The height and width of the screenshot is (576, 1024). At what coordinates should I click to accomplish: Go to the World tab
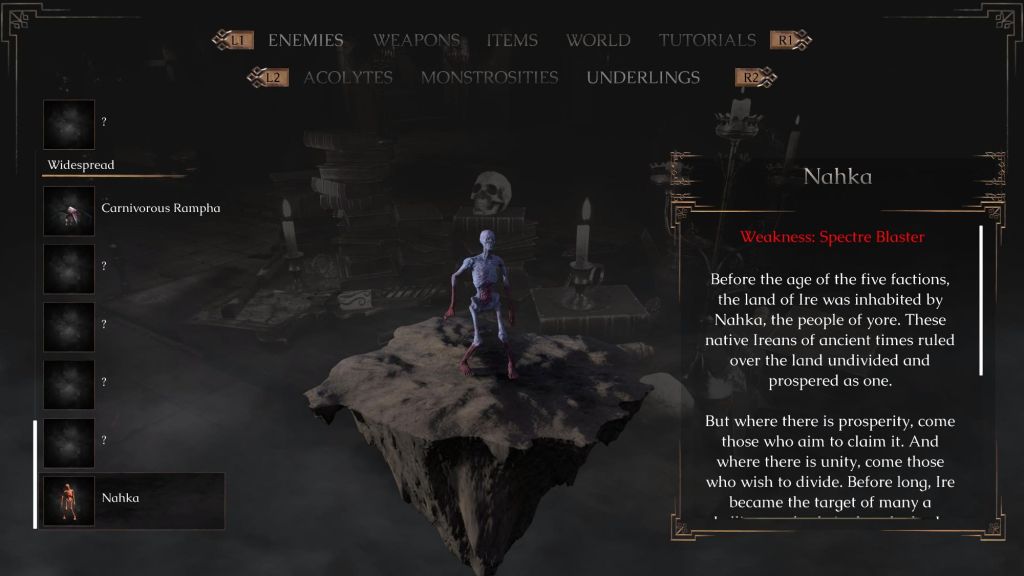click(x=598, y=41)
